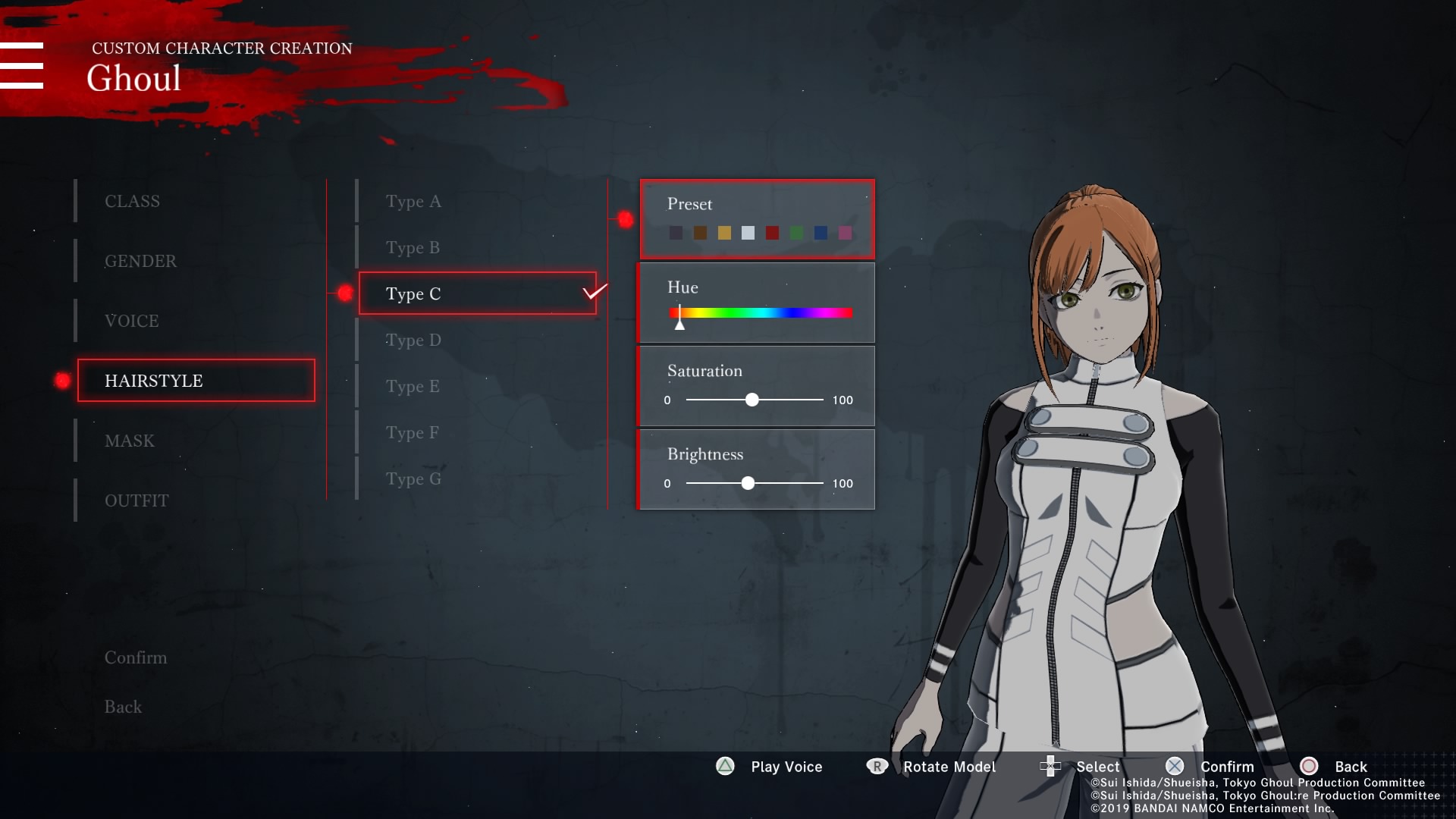Pick hairstyle Type D

413,340
